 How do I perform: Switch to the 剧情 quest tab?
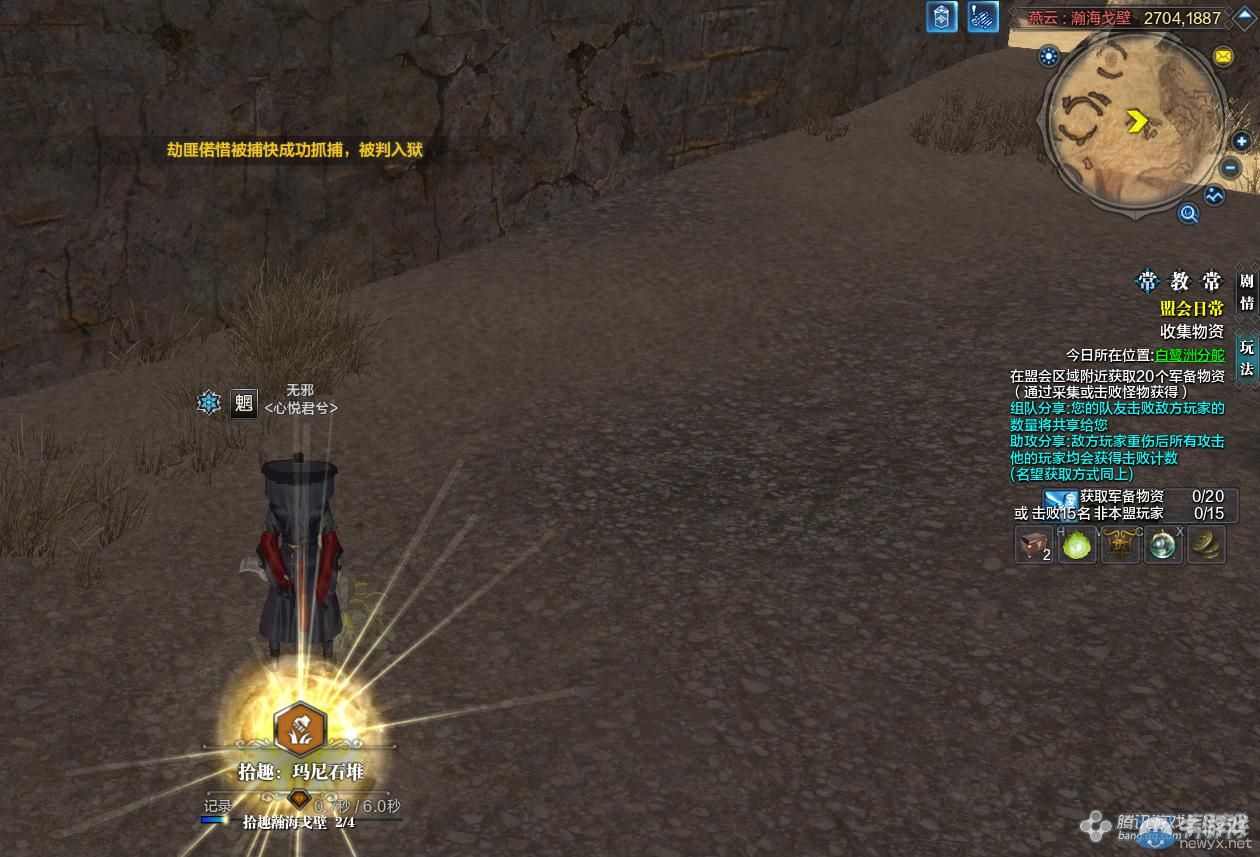[1246, 291]
